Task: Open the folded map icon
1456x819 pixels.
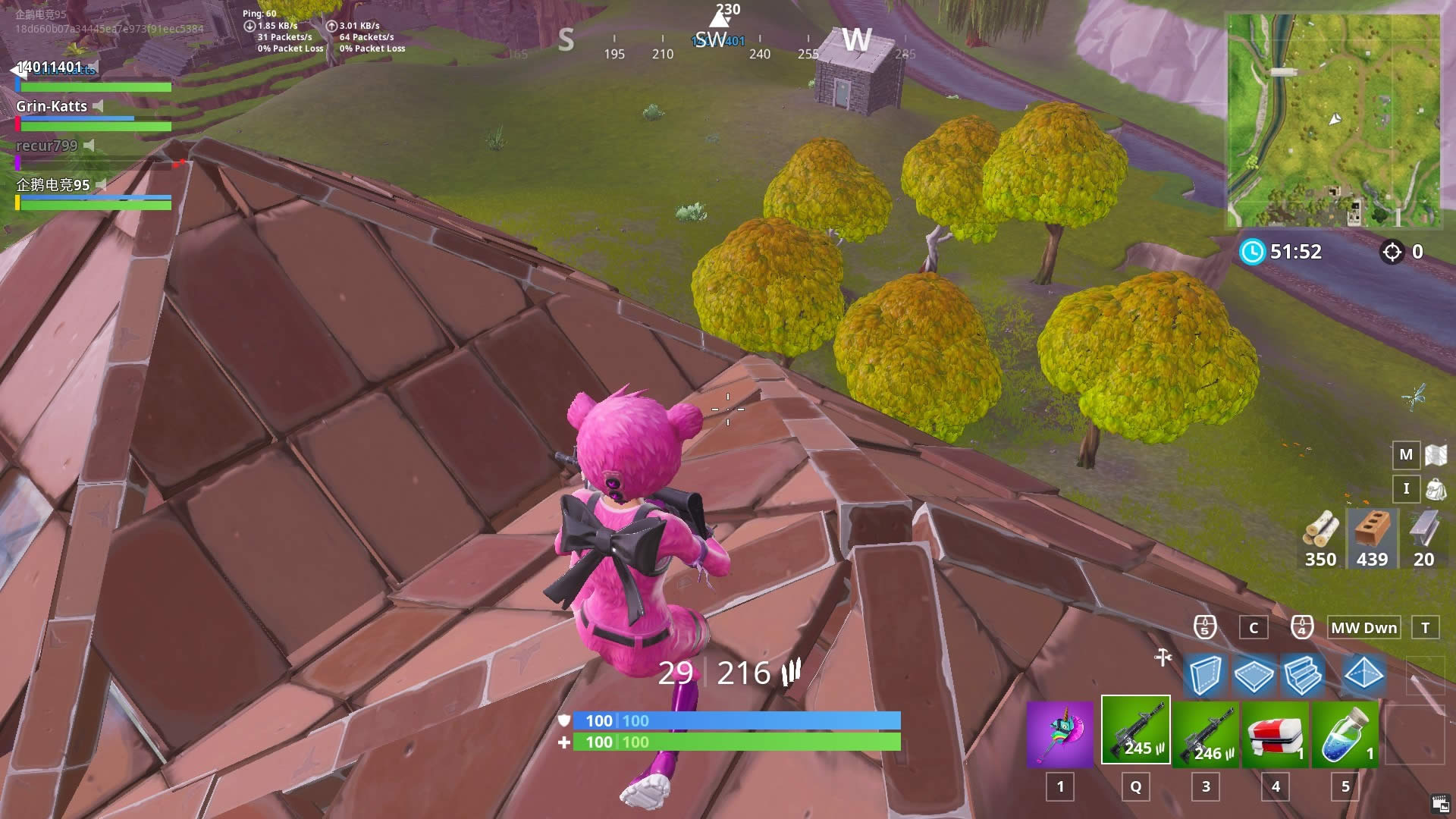Action: click(x=1436, y=455)
